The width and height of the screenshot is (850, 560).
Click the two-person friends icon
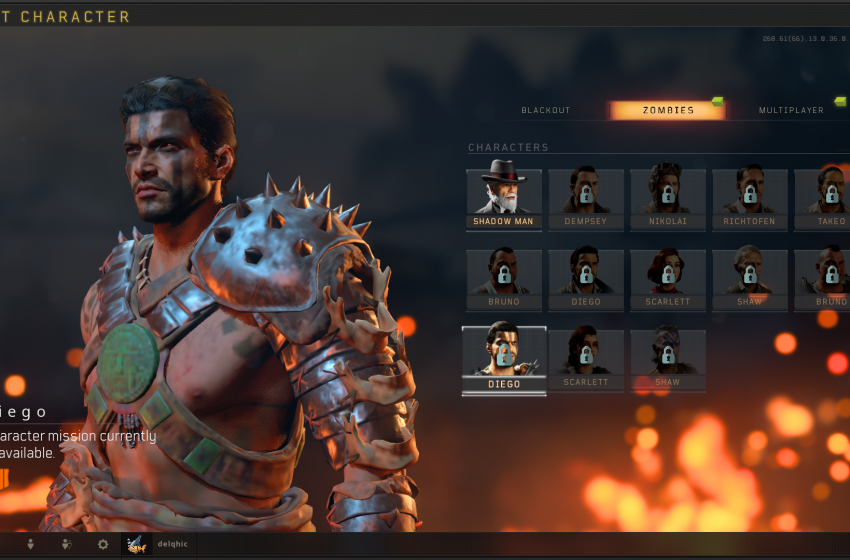pyautogui.click(x=66, y=544)
